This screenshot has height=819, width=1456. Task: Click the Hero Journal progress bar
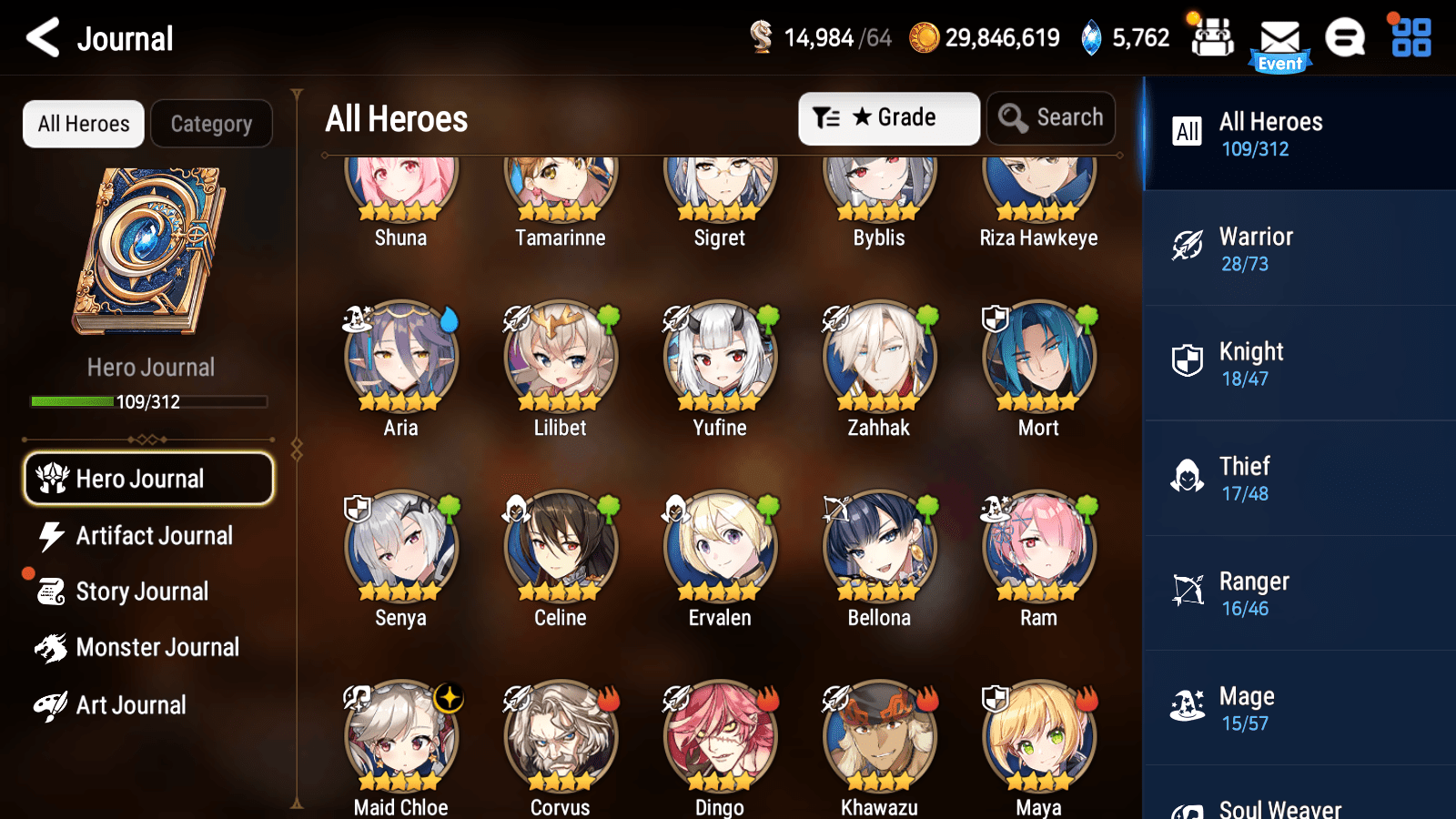(x=148, y=401)
